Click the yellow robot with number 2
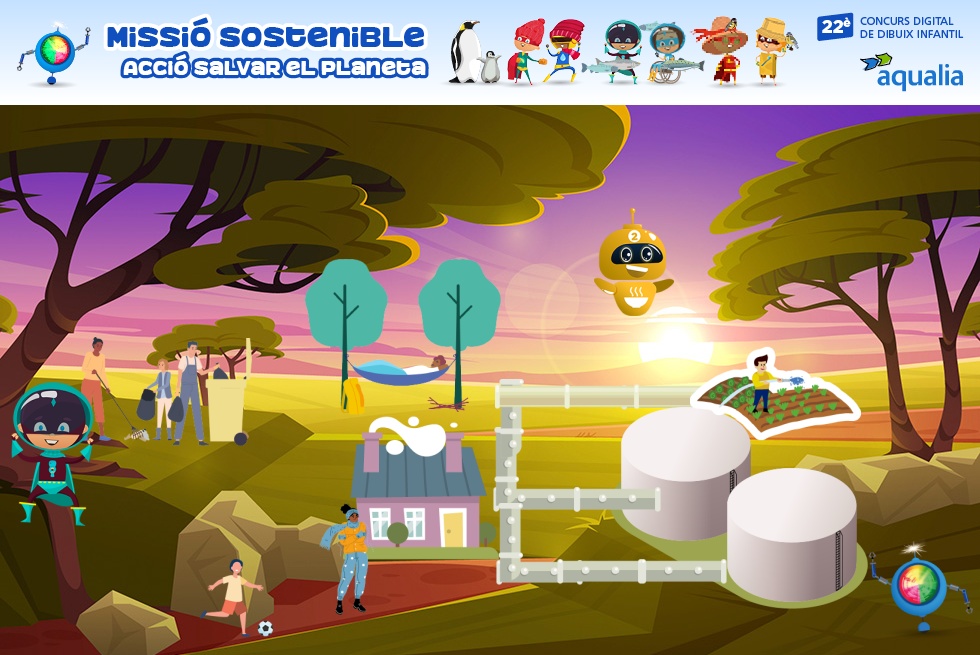Image resolution: width=980 pixels, height=655 pixels. pos(633,265)
